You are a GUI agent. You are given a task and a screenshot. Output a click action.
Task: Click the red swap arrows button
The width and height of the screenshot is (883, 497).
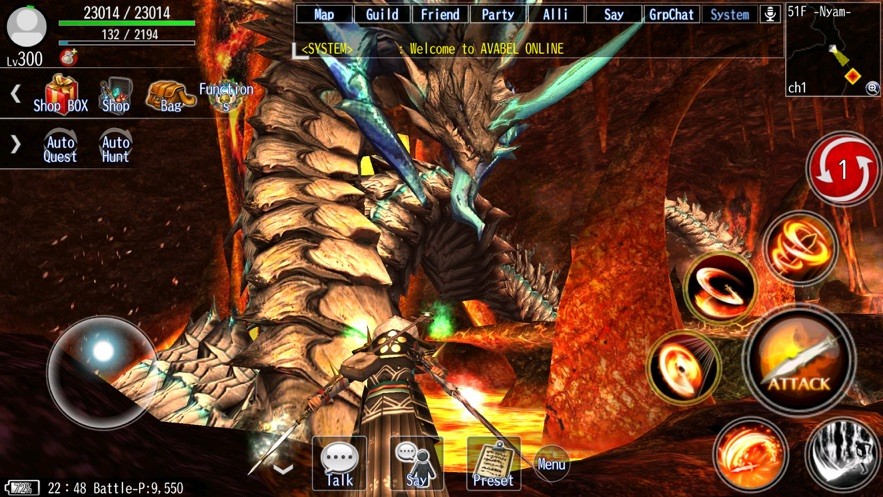[x=842, y=170]
